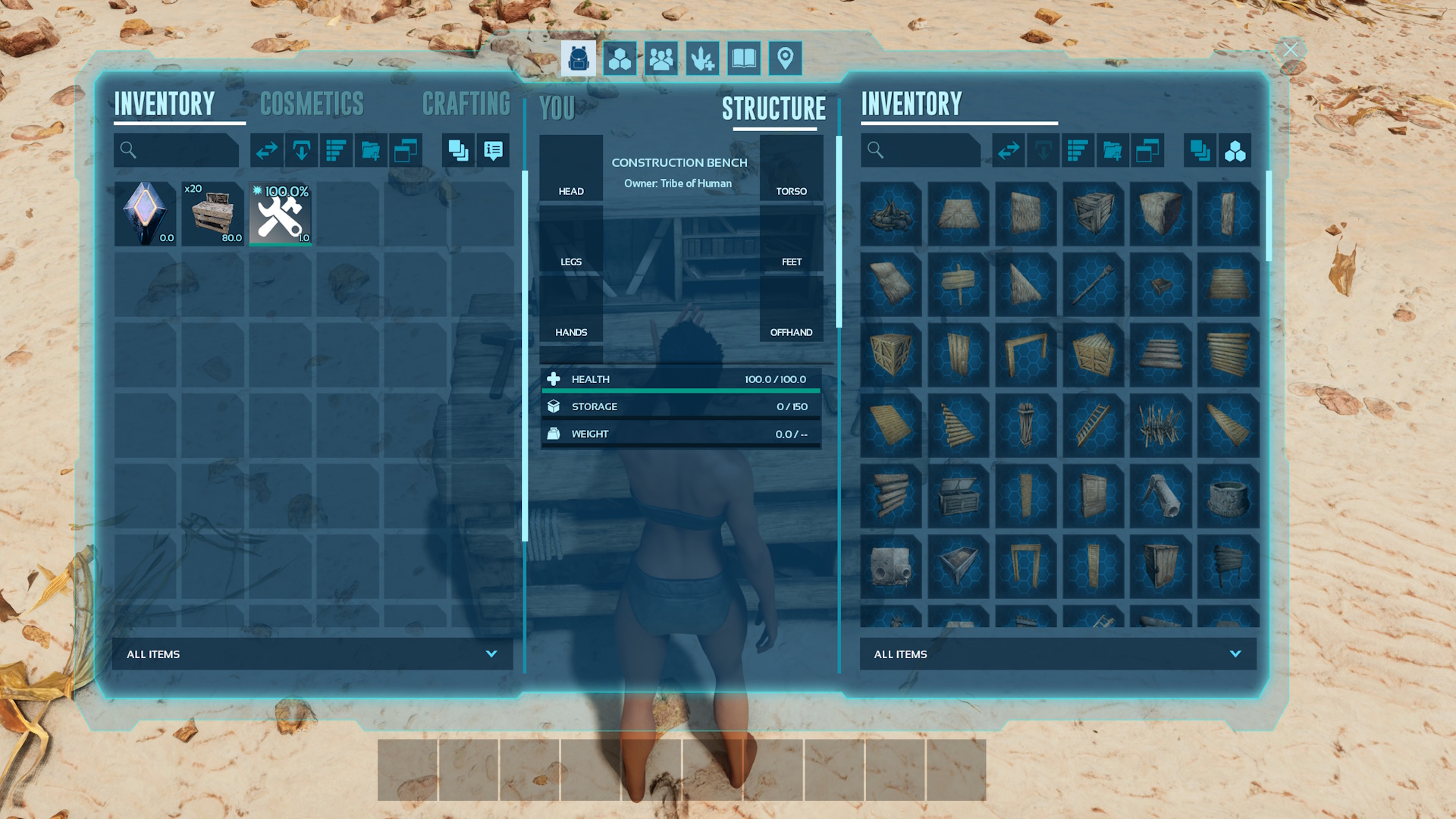Select the wooden ladder blueprint
The width and height of the screenshot is (1456, 819).
coord(1093,425)
